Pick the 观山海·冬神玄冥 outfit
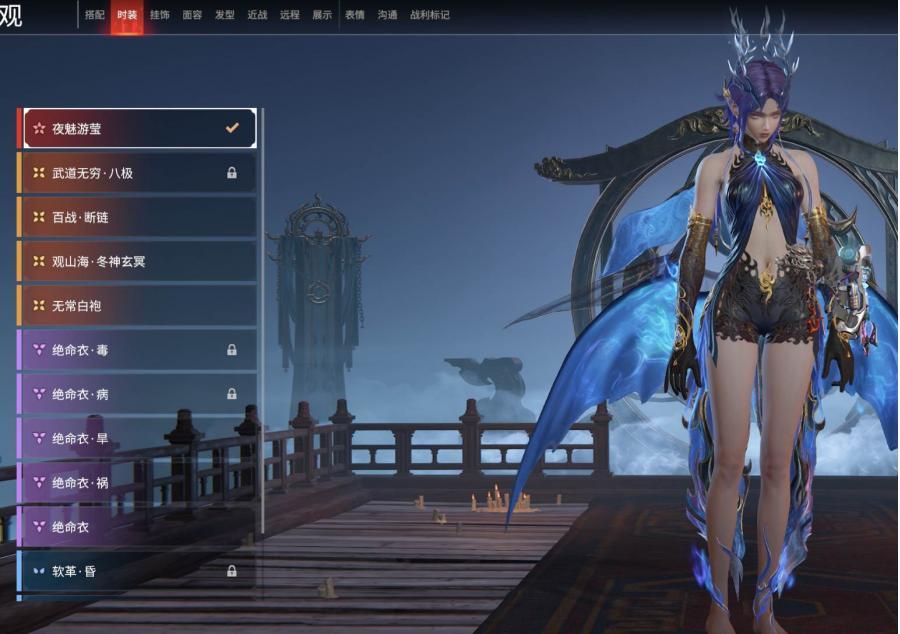 (138, 261)
